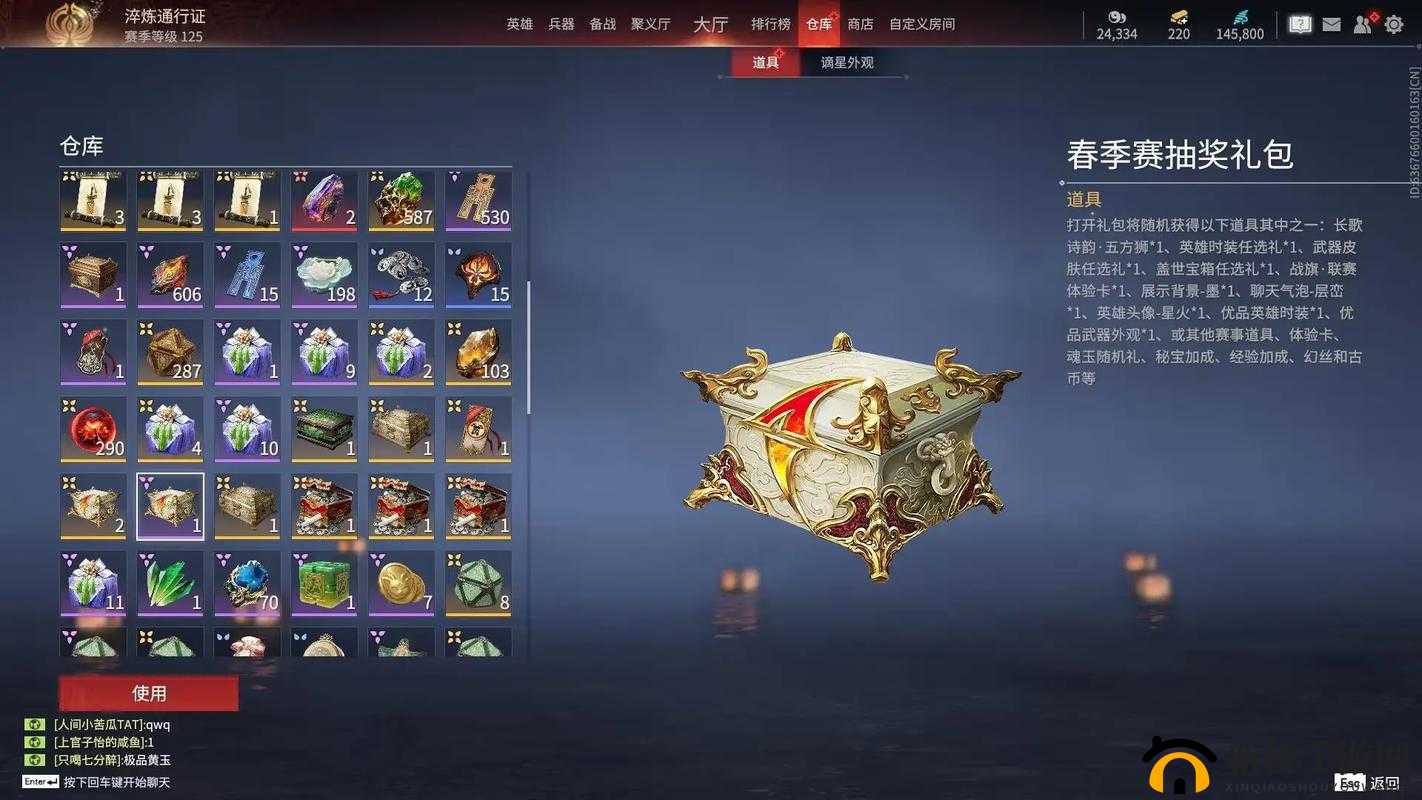This screenshot has height=800, width=1422.
Task: Open the 排行榜 menu
Action: [770, 24]
